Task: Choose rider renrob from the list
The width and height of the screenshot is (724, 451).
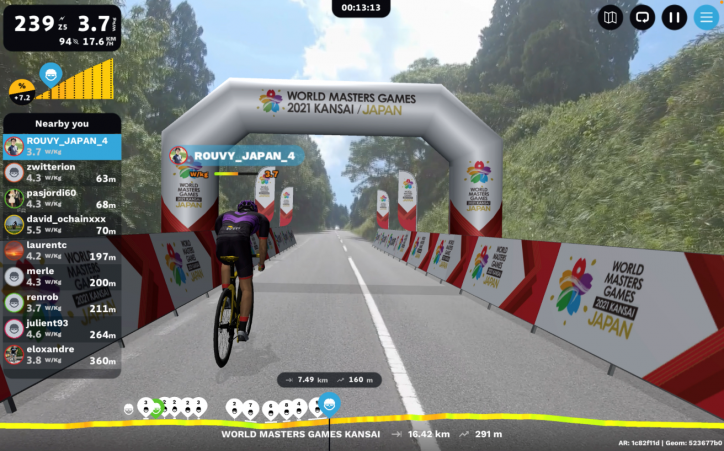Action: click(x=62, y=302)
